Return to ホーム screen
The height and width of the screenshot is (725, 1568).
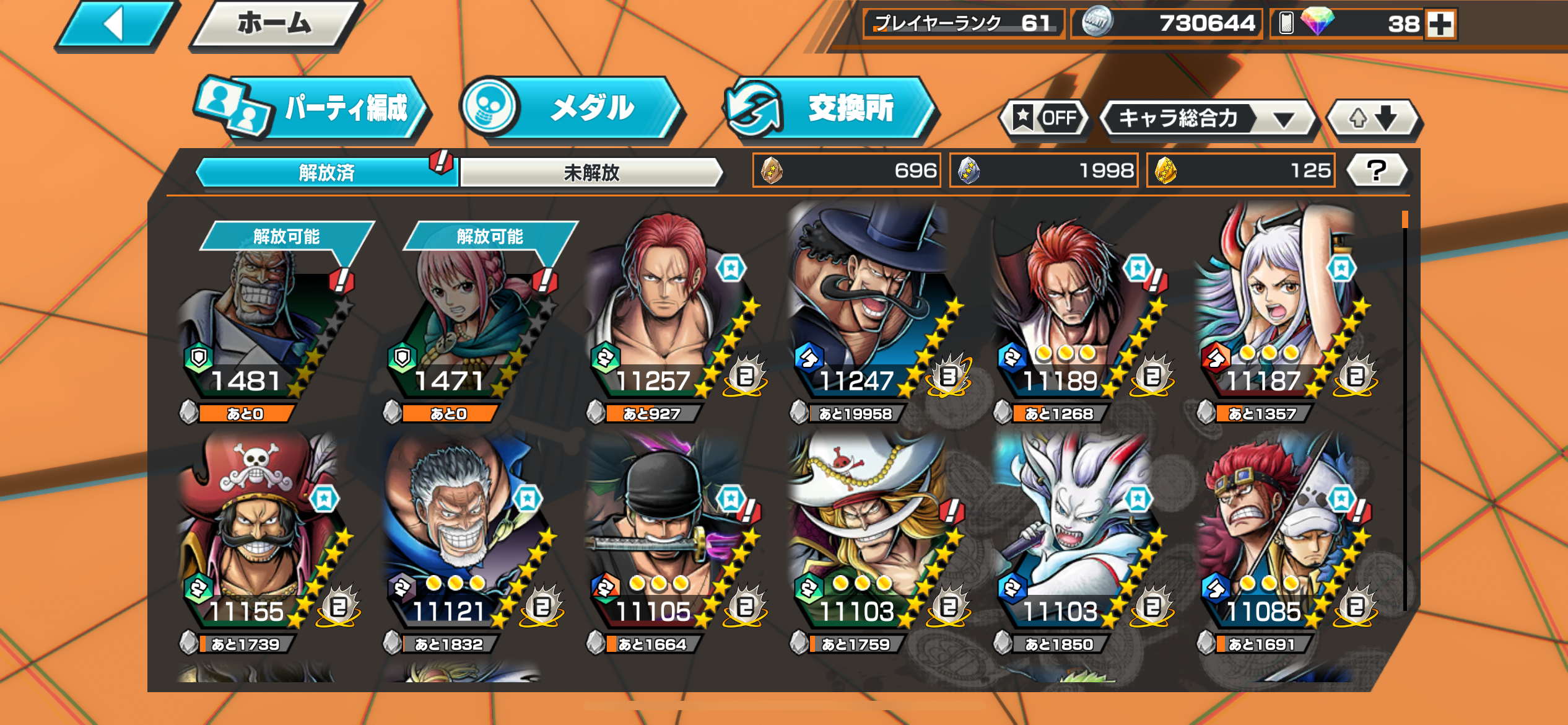coord(275,25)
